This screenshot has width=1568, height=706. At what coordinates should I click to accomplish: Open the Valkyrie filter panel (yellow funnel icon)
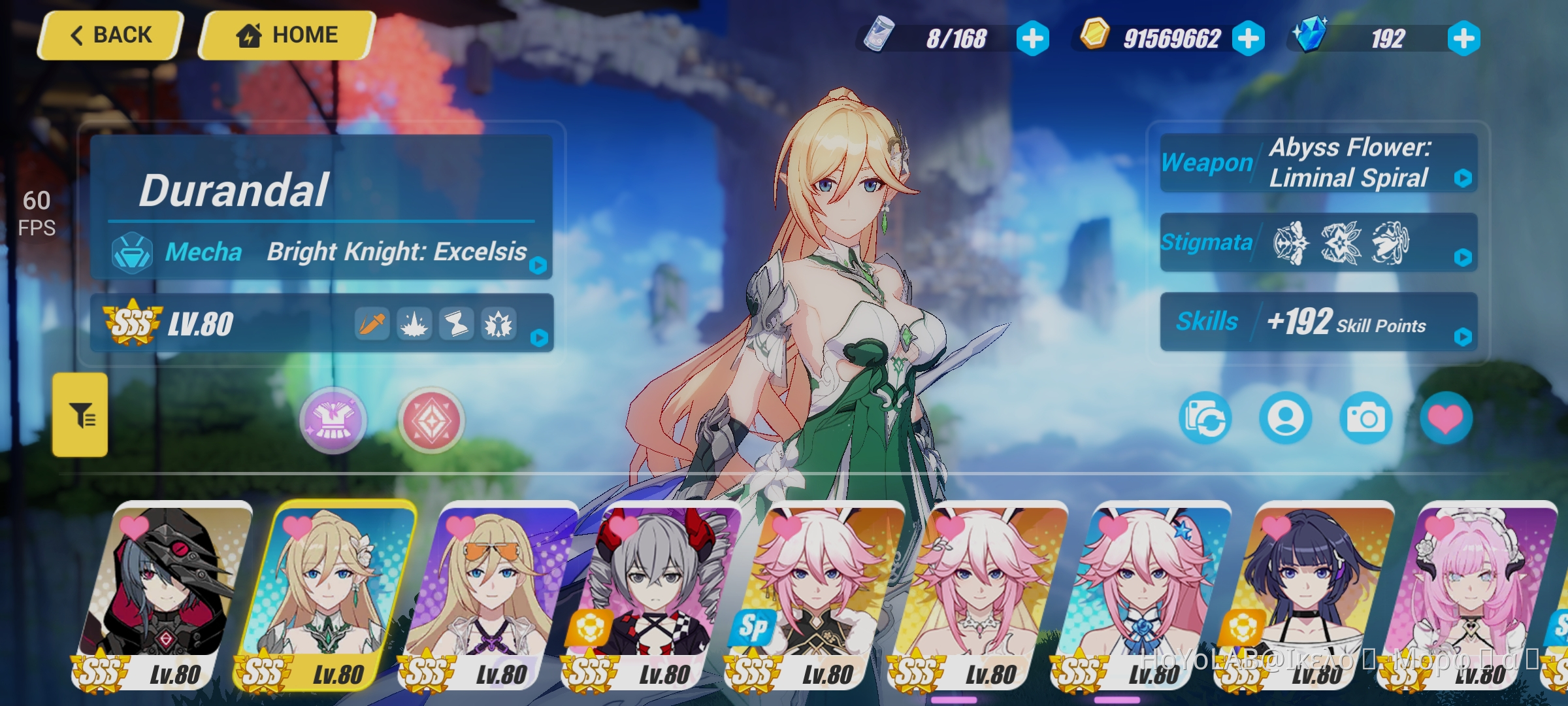click(x=80, y=418)
